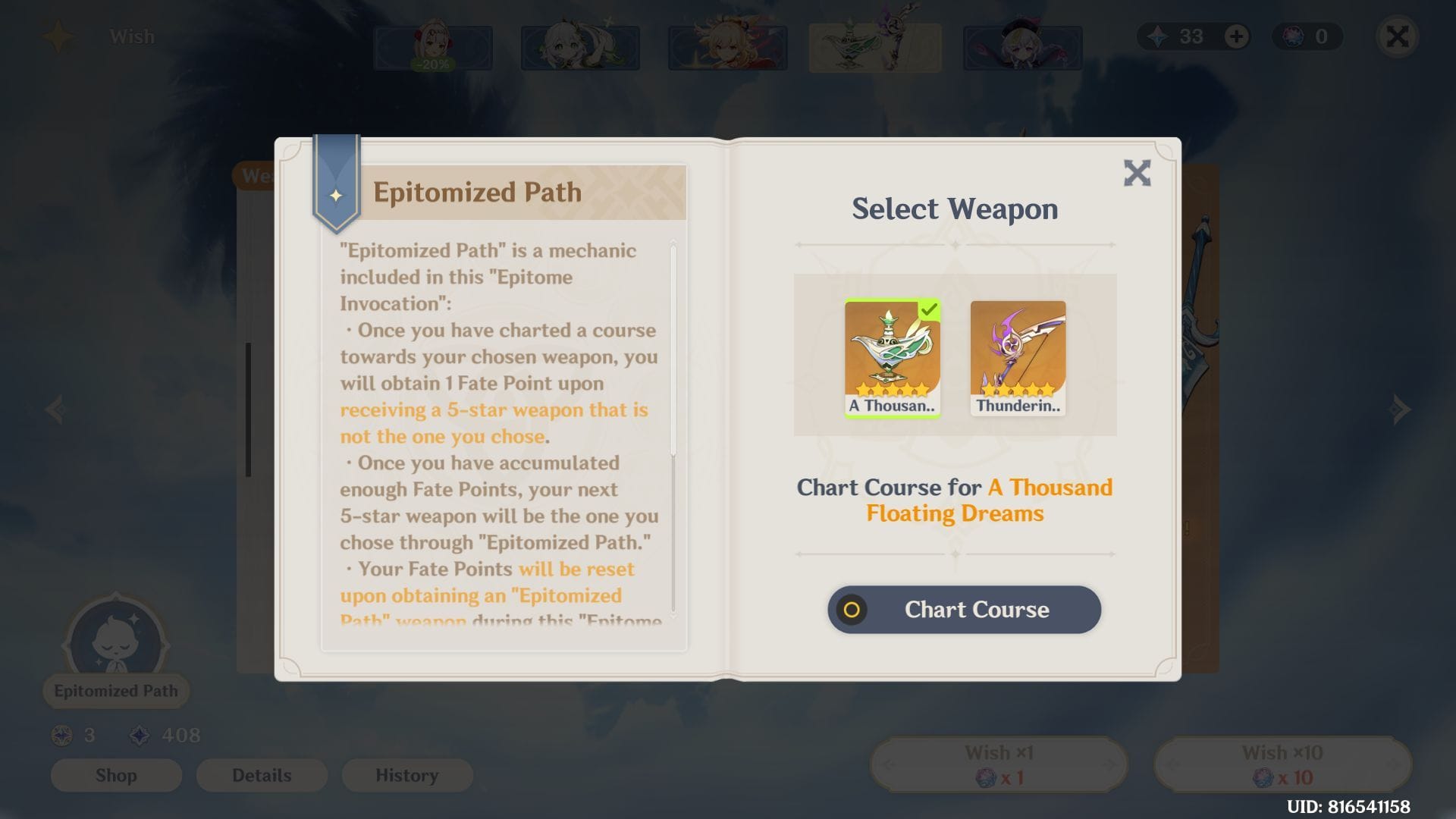Viewport: 1456px width, 819px height.
Task: Select the Yoimiya banner icon at top
Action: pos(726,47)
